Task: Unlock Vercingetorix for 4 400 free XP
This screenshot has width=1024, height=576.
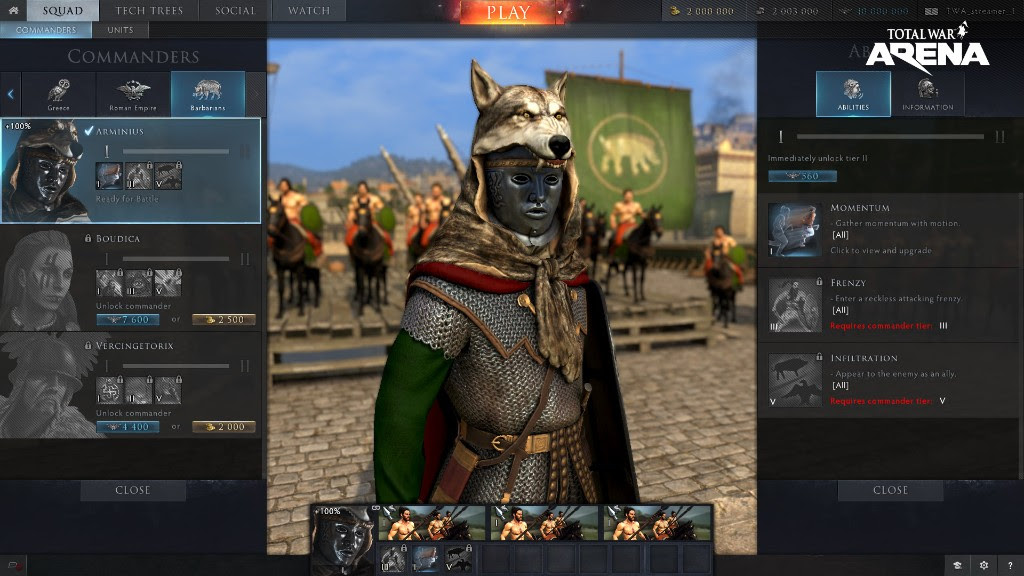Action: pos(128,427)
